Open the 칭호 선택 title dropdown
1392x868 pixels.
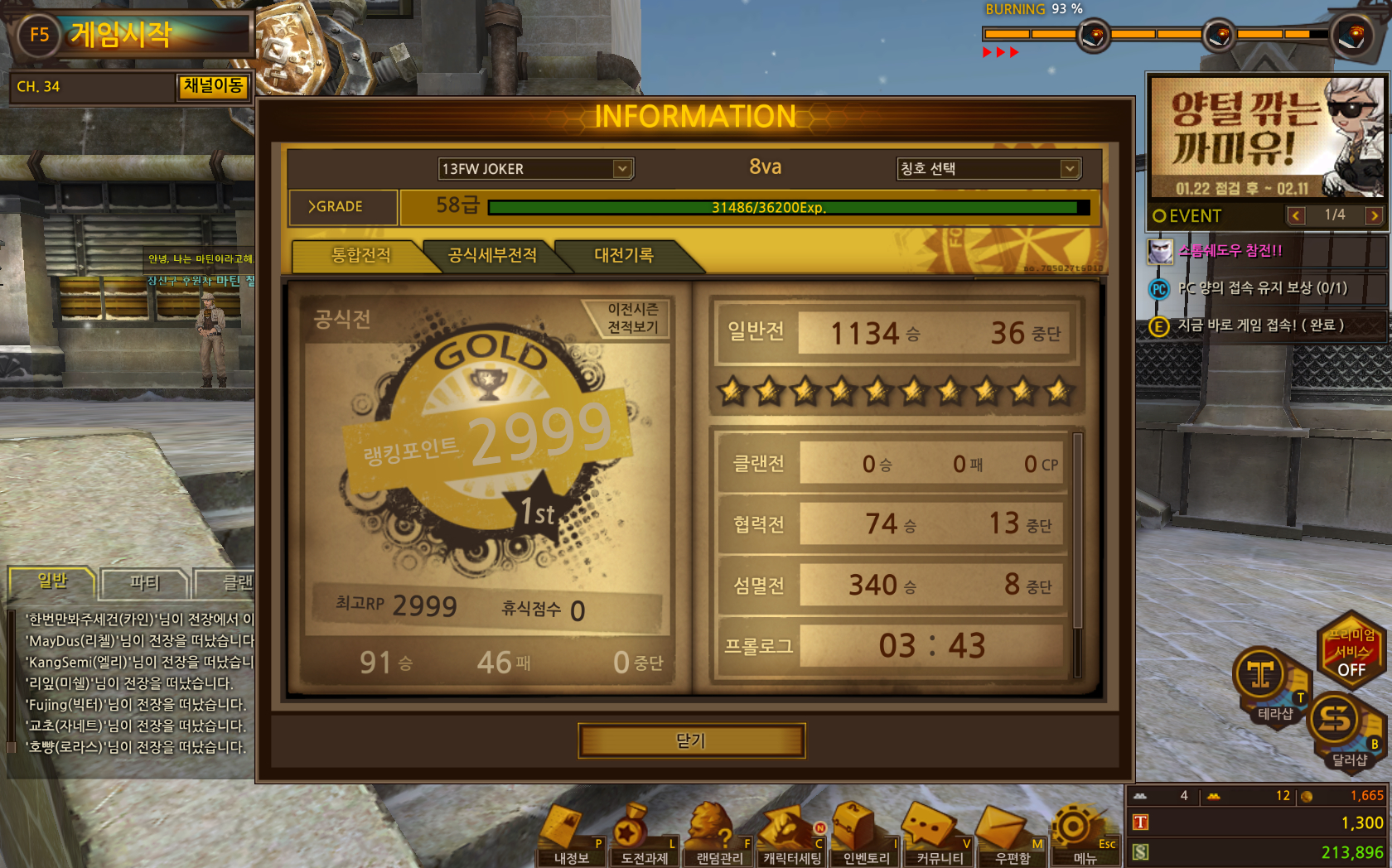click(x=1070, y=169)
